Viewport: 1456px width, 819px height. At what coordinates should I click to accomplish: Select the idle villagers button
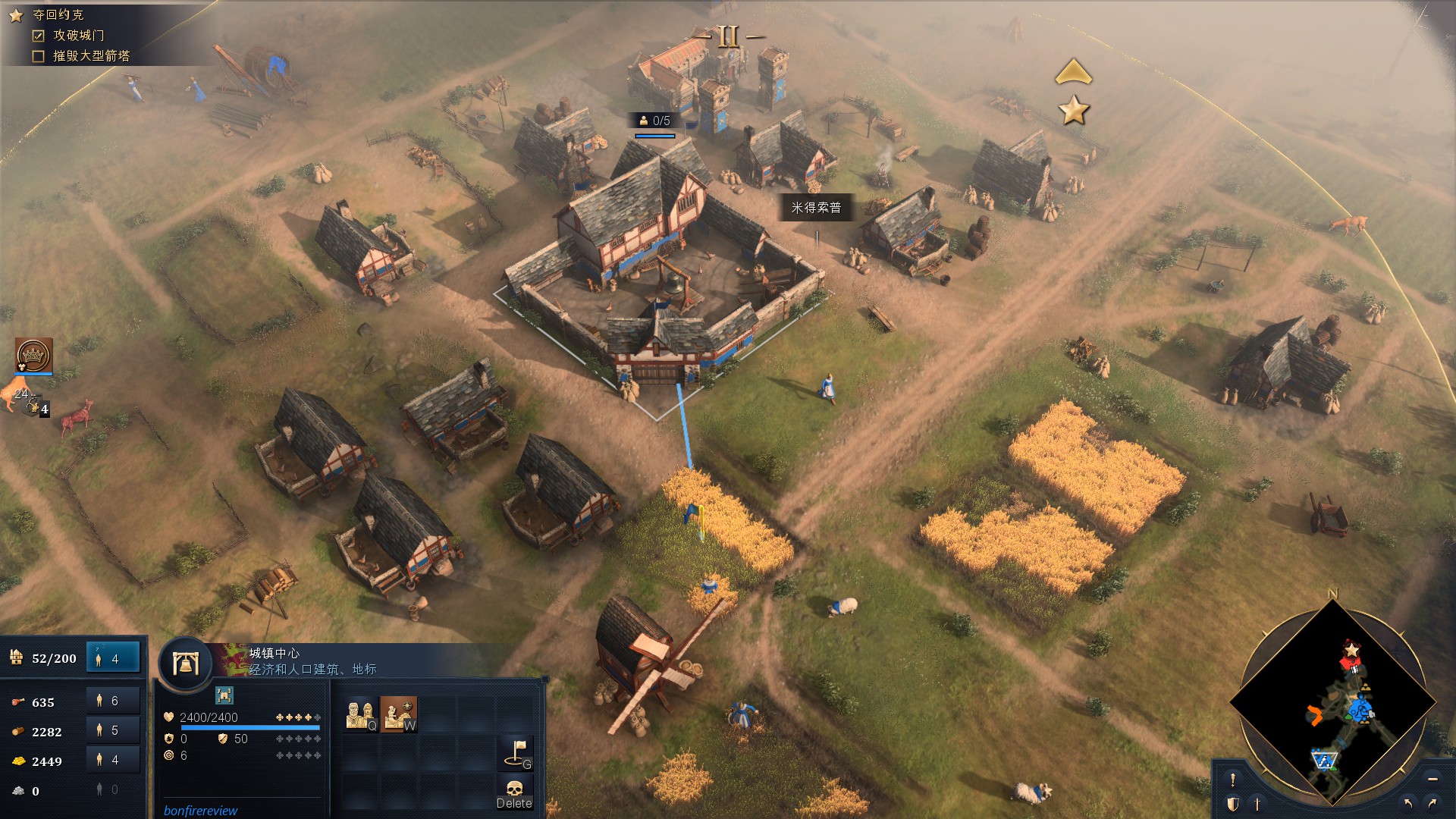tap(114, 658)
